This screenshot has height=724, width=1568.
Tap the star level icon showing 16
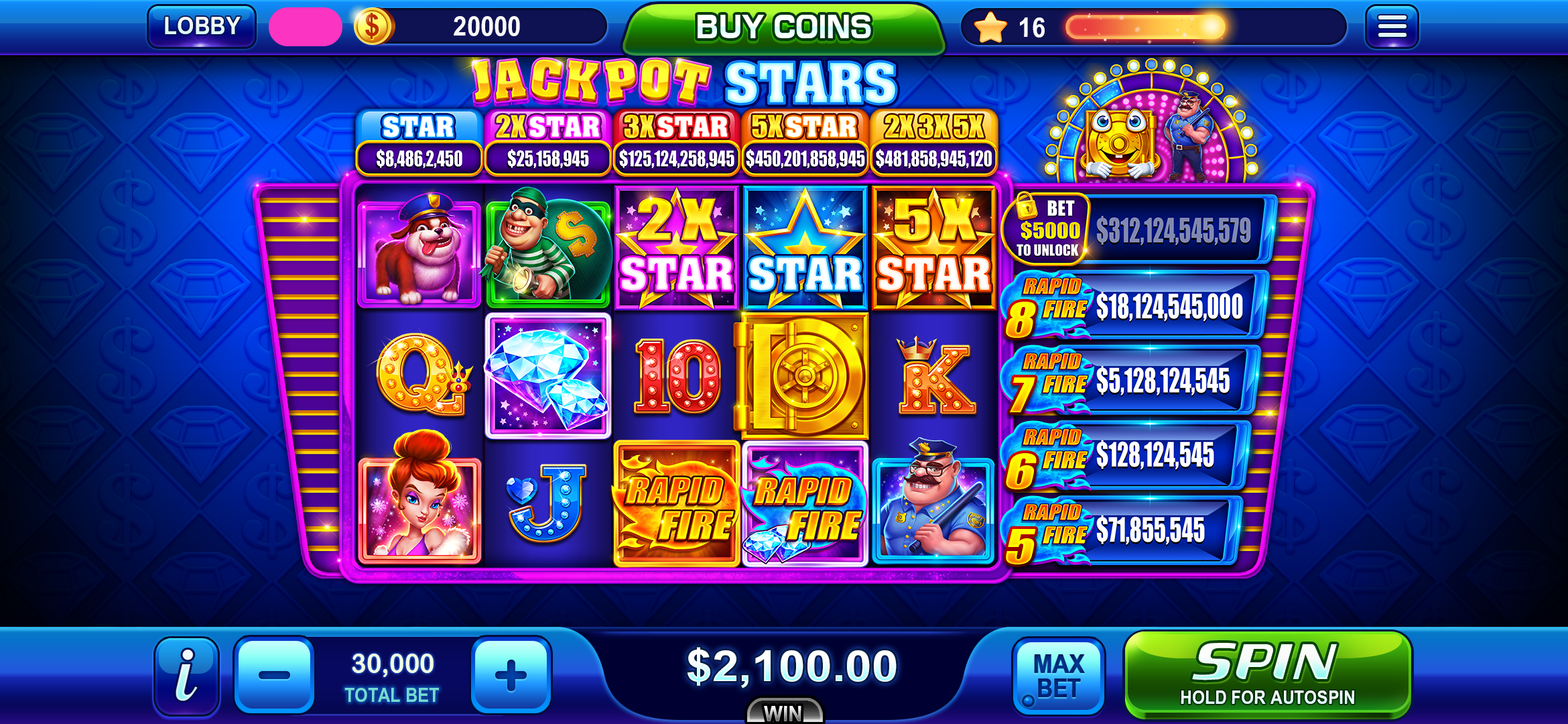point(992,28)
